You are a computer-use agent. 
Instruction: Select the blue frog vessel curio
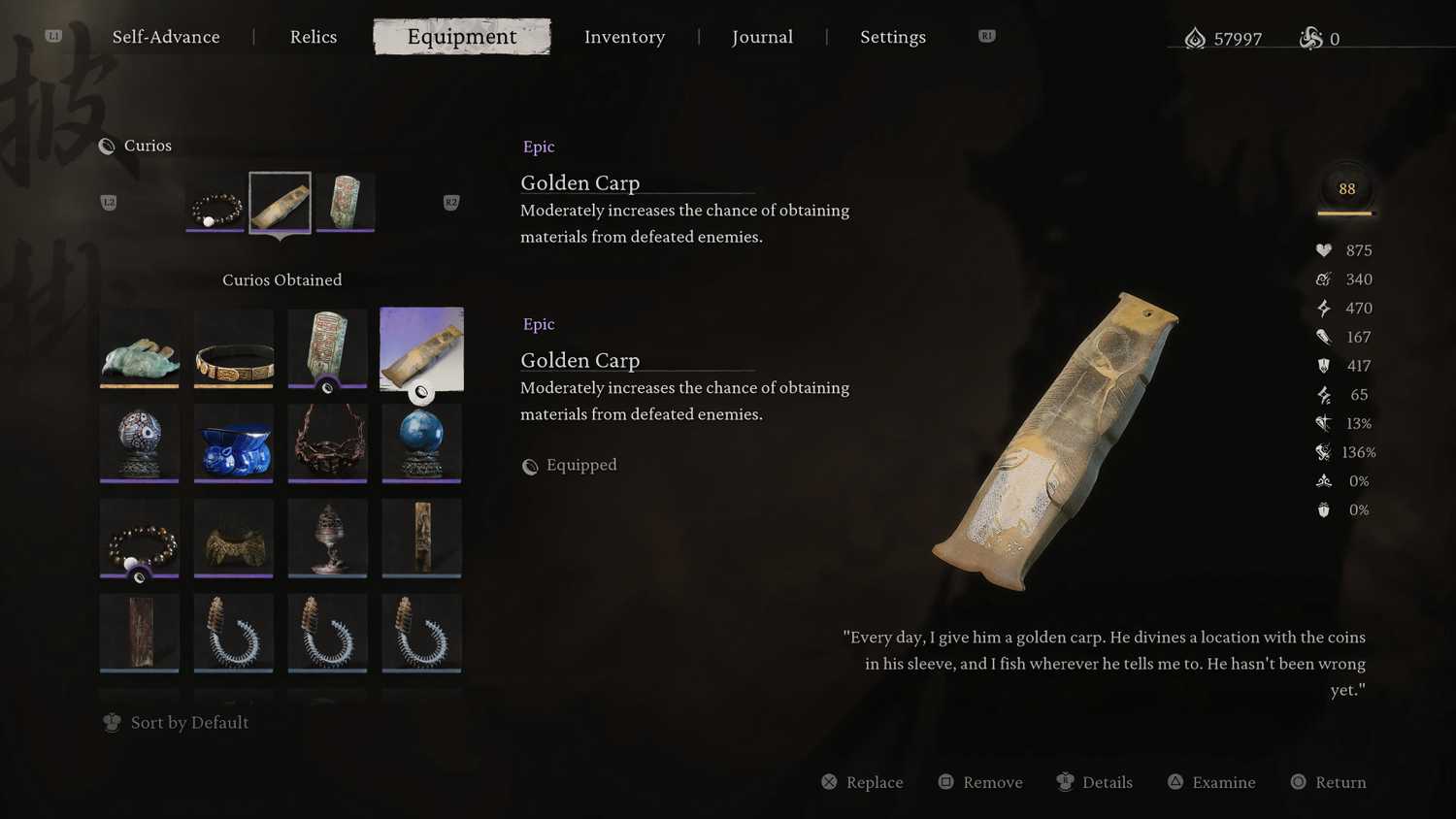(234, 442)
